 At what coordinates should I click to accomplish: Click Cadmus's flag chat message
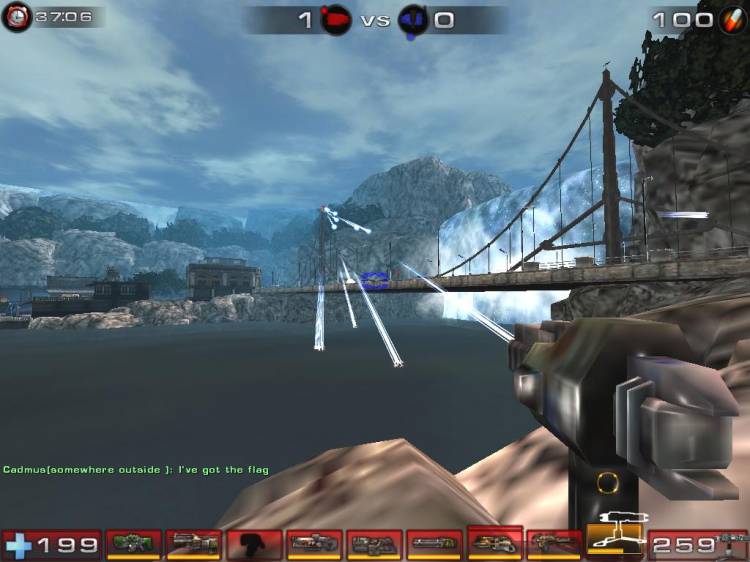coord(136,469)
